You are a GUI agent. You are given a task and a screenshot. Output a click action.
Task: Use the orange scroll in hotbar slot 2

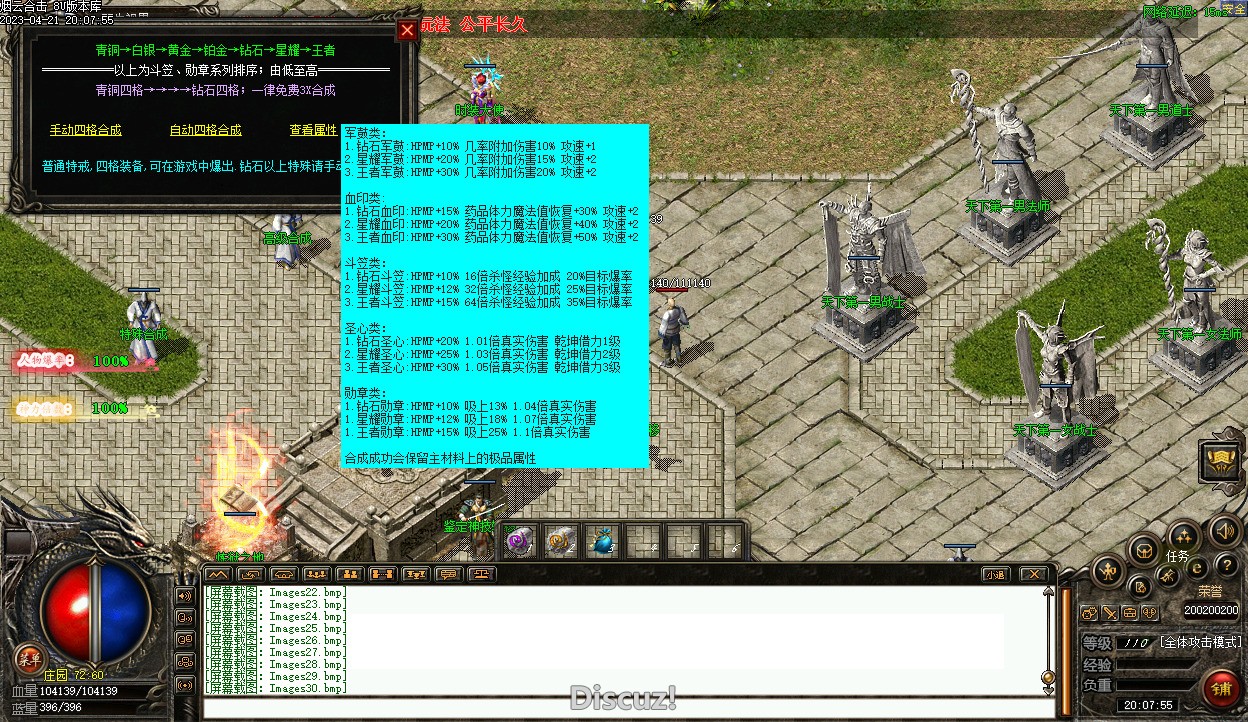click(561, 541)
